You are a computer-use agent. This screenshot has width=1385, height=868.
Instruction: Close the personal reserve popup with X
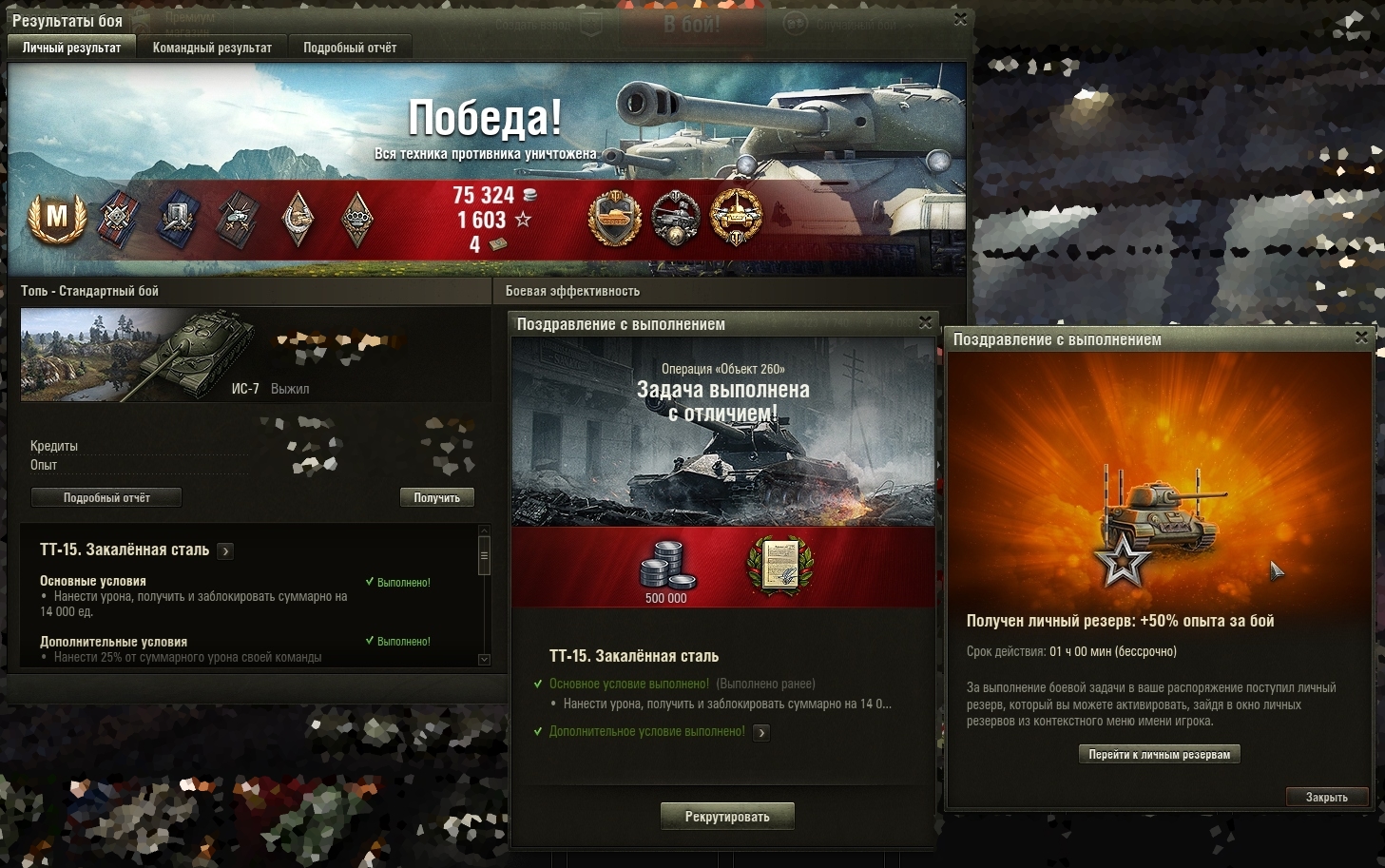[x=1361, y=338]
